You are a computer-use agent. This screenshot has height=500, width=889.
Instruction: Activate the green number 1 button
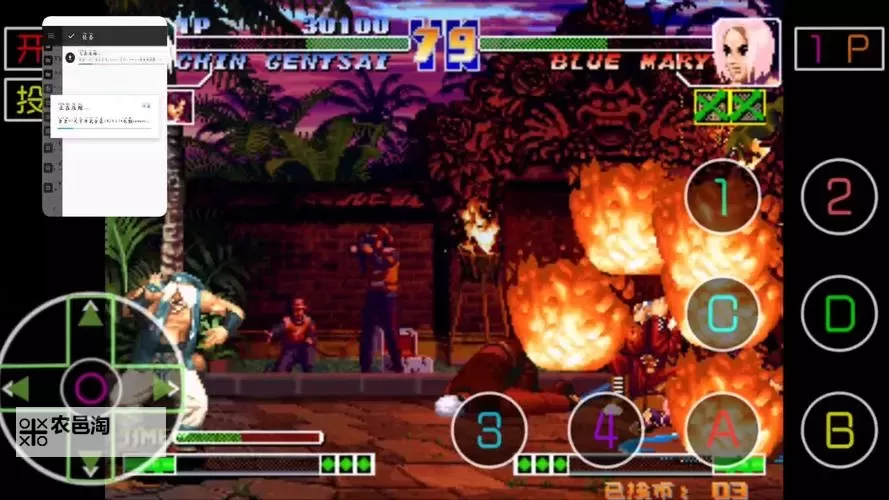(722, 197)
